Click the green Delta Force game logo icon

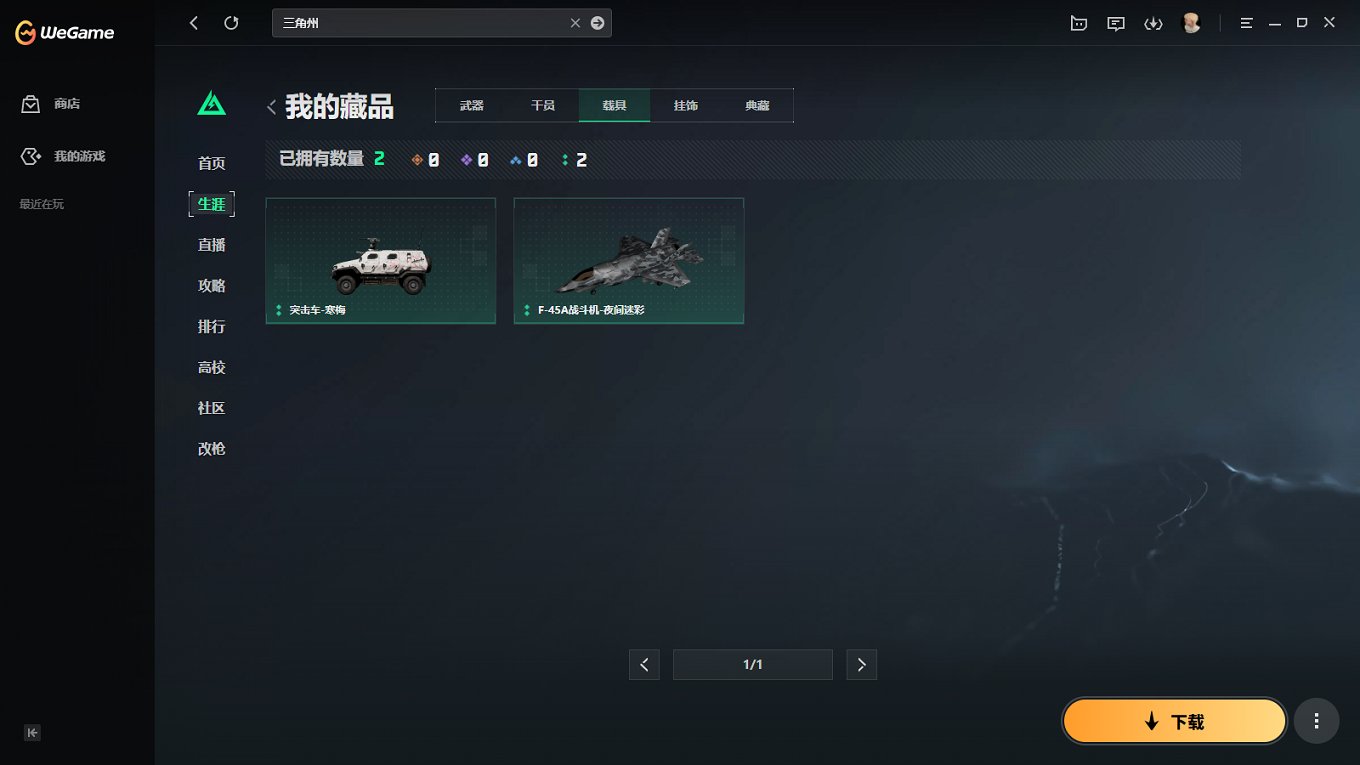pyautogui.click(x=211, y=103)
